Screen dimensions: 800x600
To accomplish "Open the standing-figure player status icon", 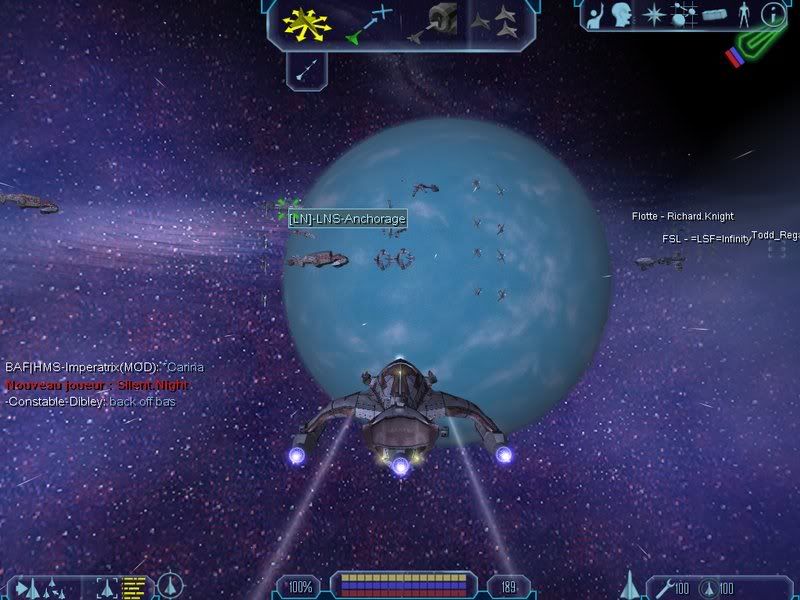I will [742, 14].
